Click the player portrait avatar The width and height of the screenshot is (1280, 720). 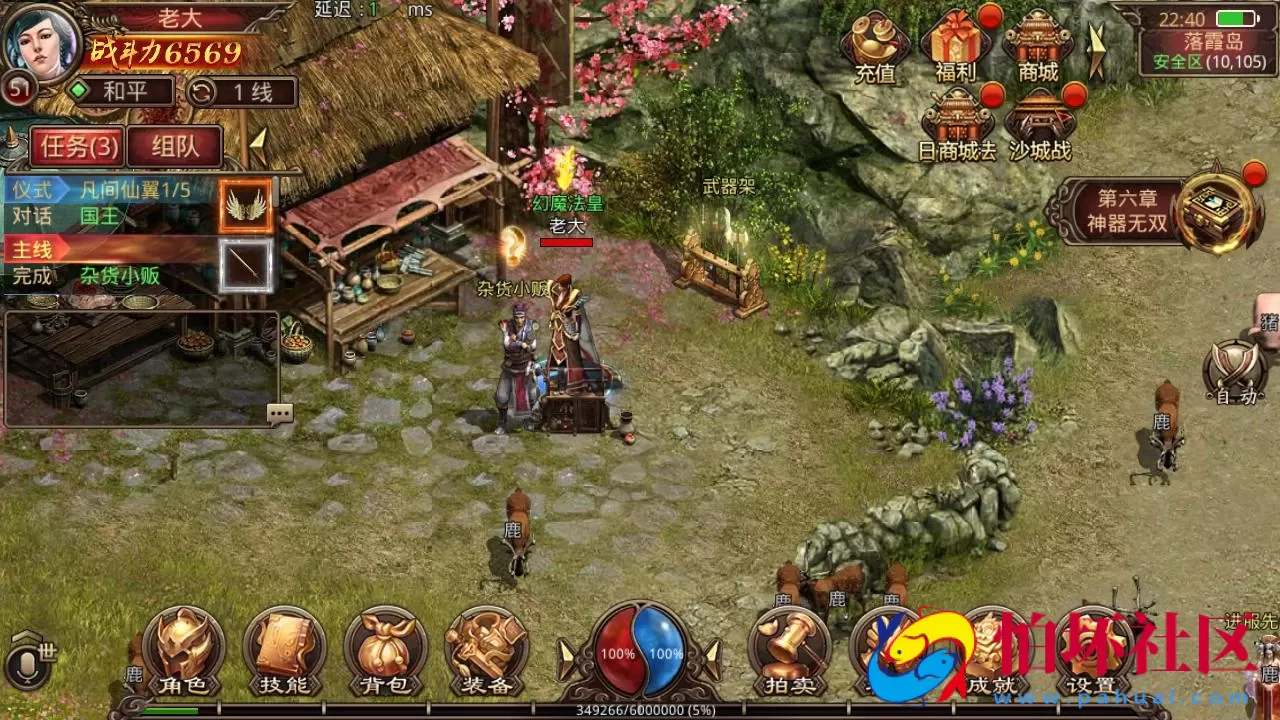pos(42,45)
